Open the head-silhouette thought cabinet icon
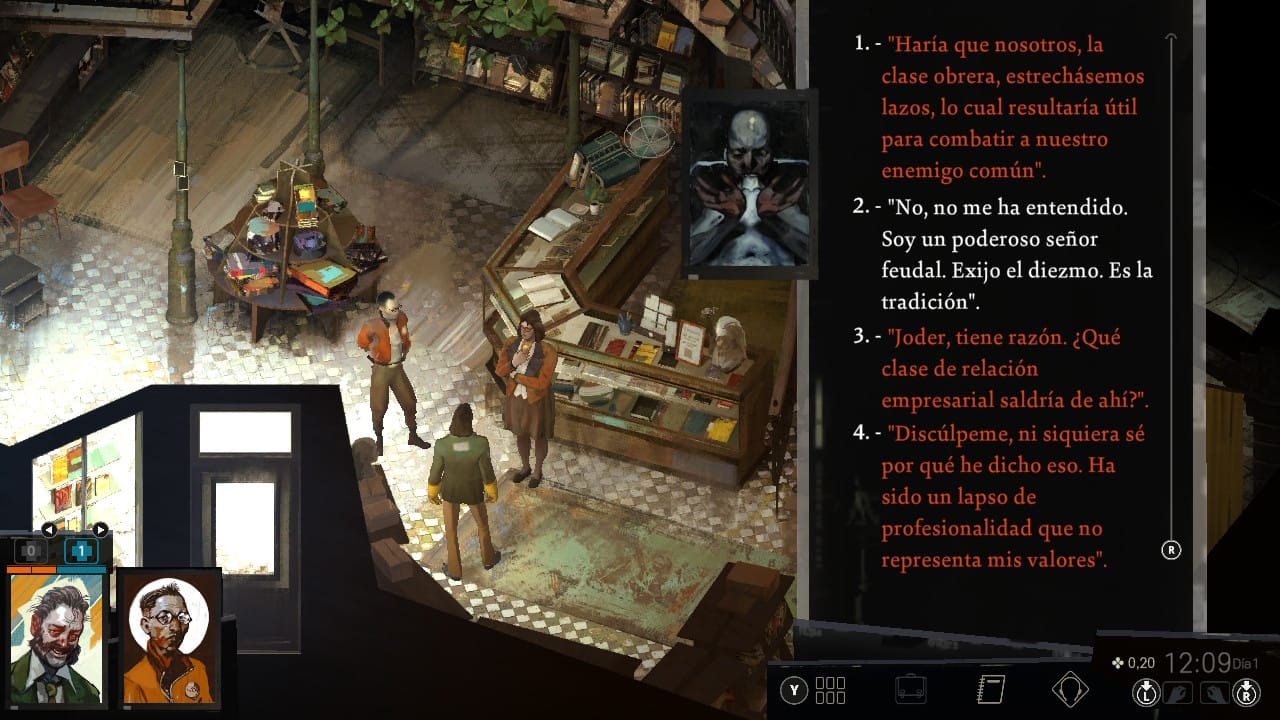Image resolution: width=1280 pixels, height=720 pixels. 1070,689
